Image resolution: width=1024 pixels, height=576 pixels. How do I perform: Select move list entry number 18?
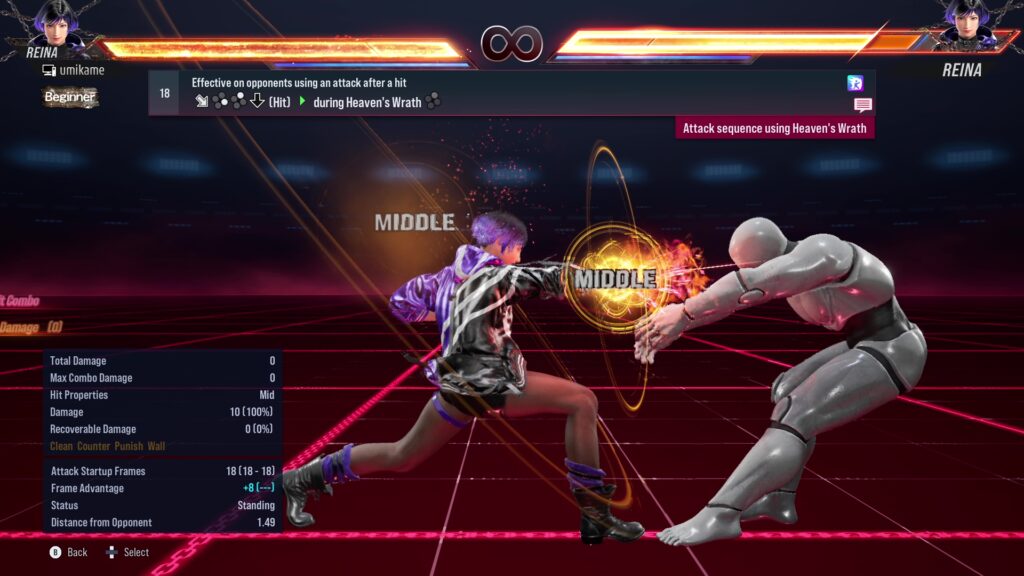(x=165, y=93)
